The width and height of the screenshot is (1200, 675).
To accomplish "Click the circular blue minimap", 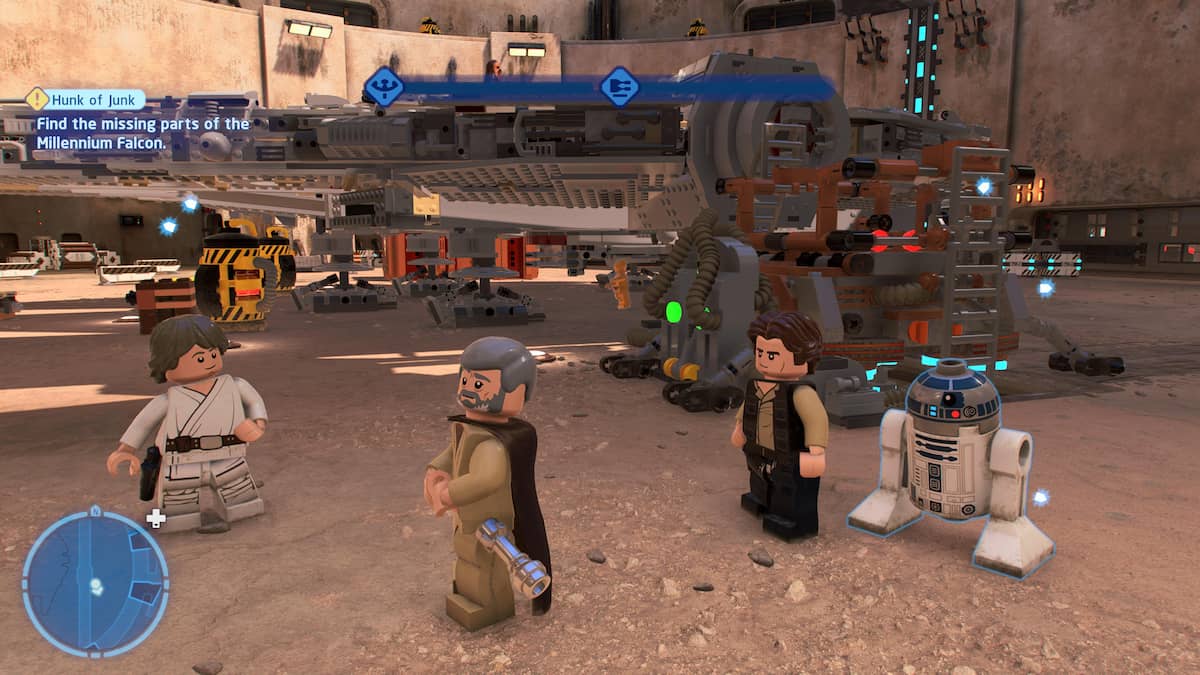I will [95, 584].
